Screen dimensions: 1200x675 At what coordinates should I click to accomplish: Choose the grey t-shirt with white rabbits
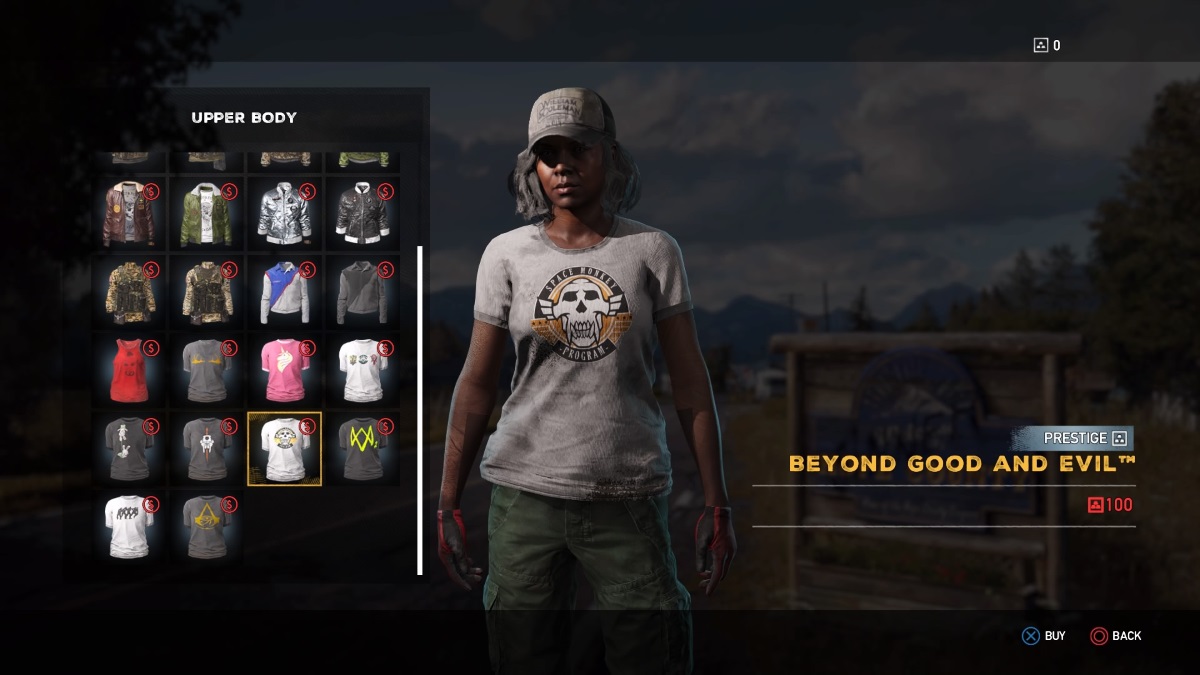tap(129, 448)
